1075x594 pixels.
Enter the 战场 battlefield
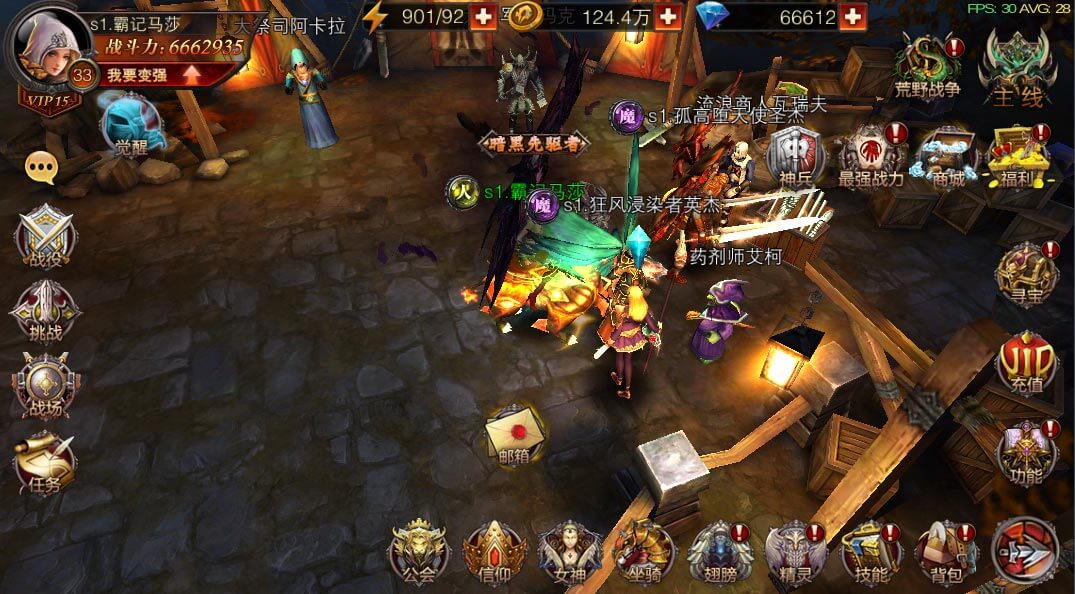click(44, 387)
